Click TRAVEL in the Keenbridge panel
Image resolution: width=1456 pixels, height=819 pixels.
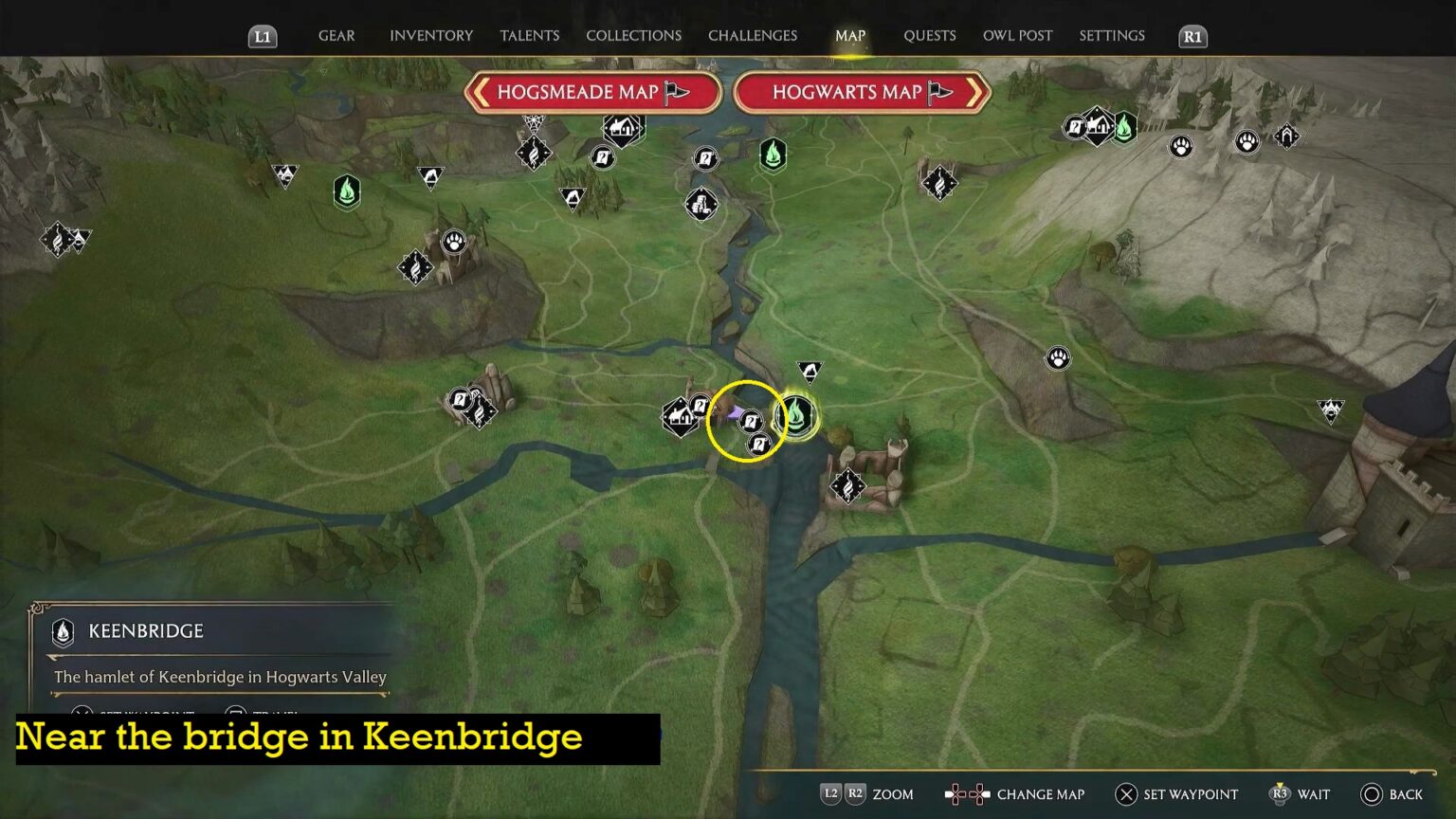pos(273,714)
